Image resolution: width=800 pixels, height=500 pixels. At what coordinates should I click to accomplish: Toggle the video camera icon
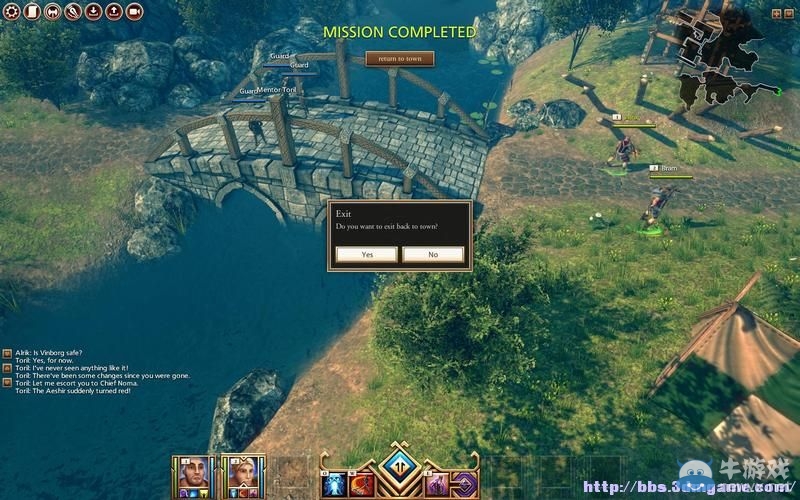[134, 12]
